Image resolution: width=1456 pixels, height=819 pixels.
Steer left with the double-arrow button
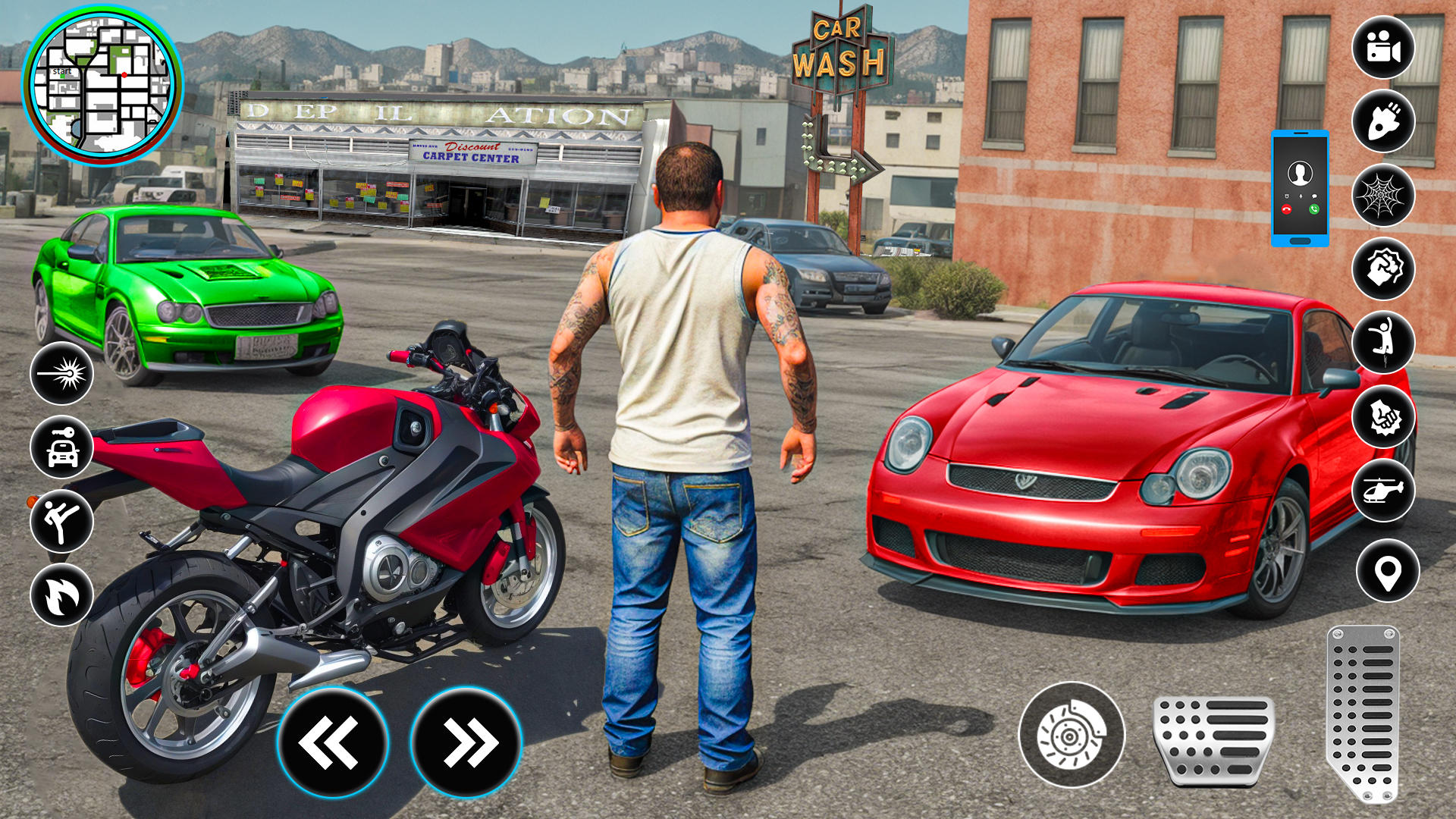point(332,742)
